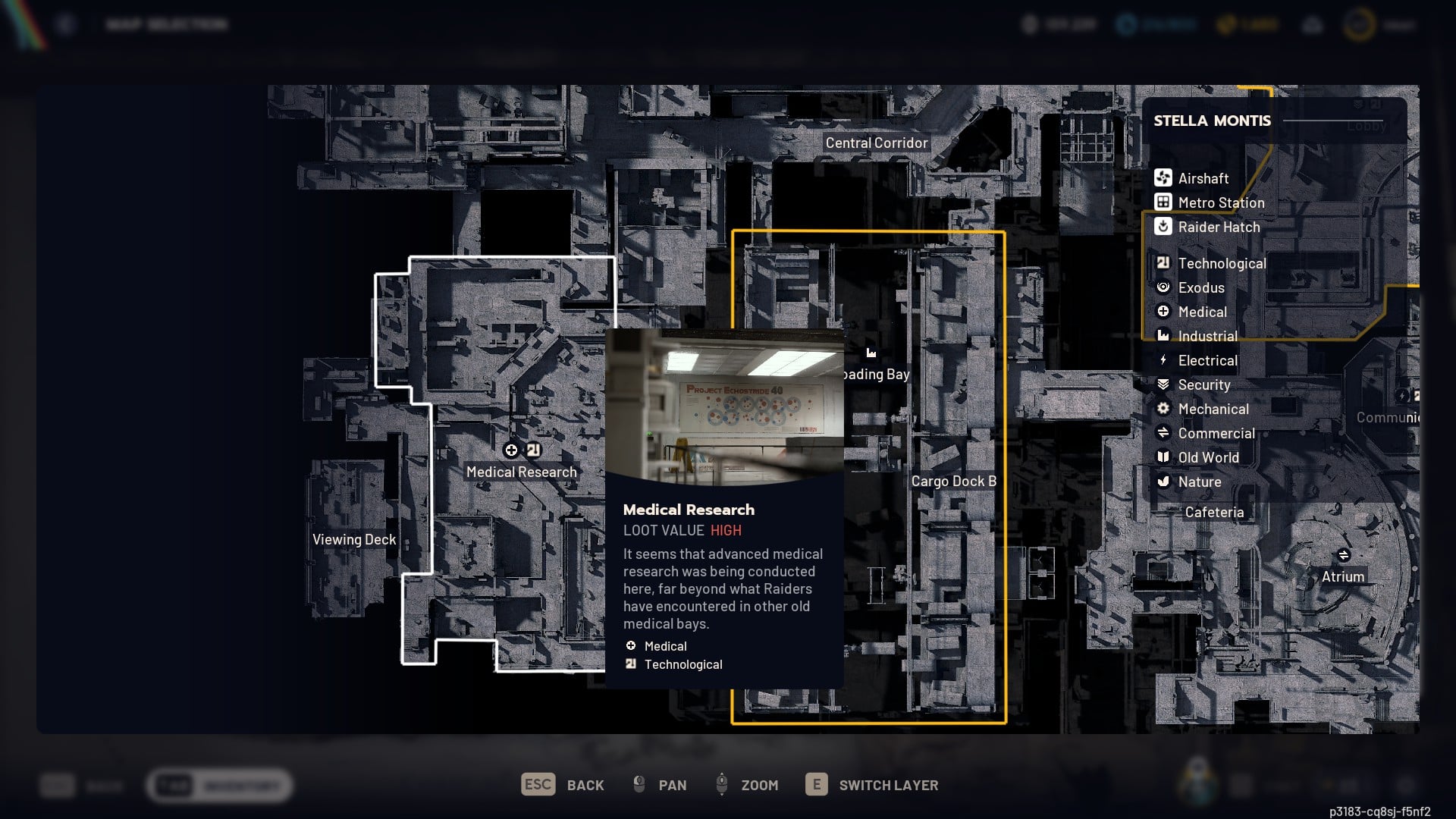
Task: Show Security loot areas
Action: [1203, 384]
